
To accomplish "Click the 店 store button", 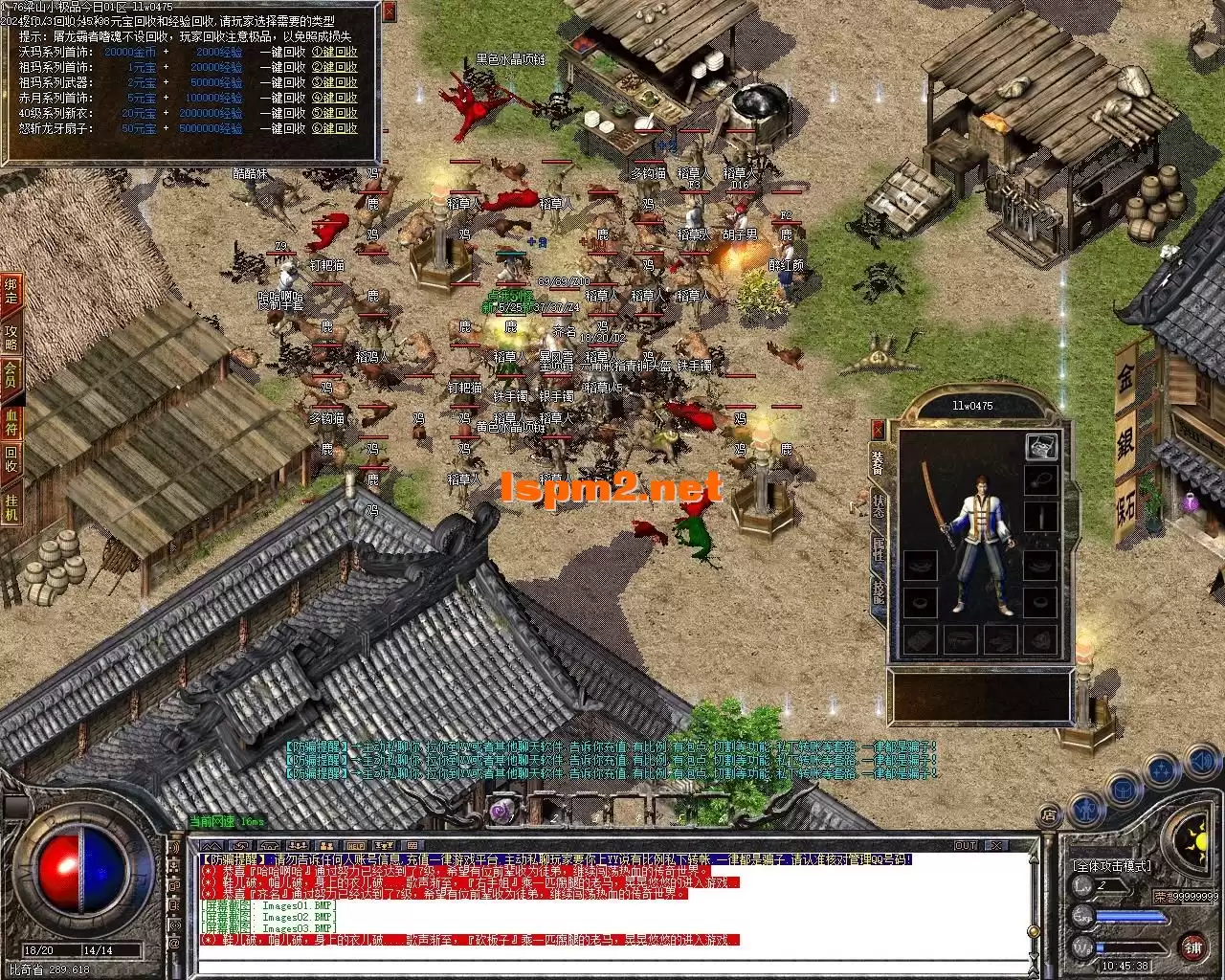I will click(x=1049, y=815).
